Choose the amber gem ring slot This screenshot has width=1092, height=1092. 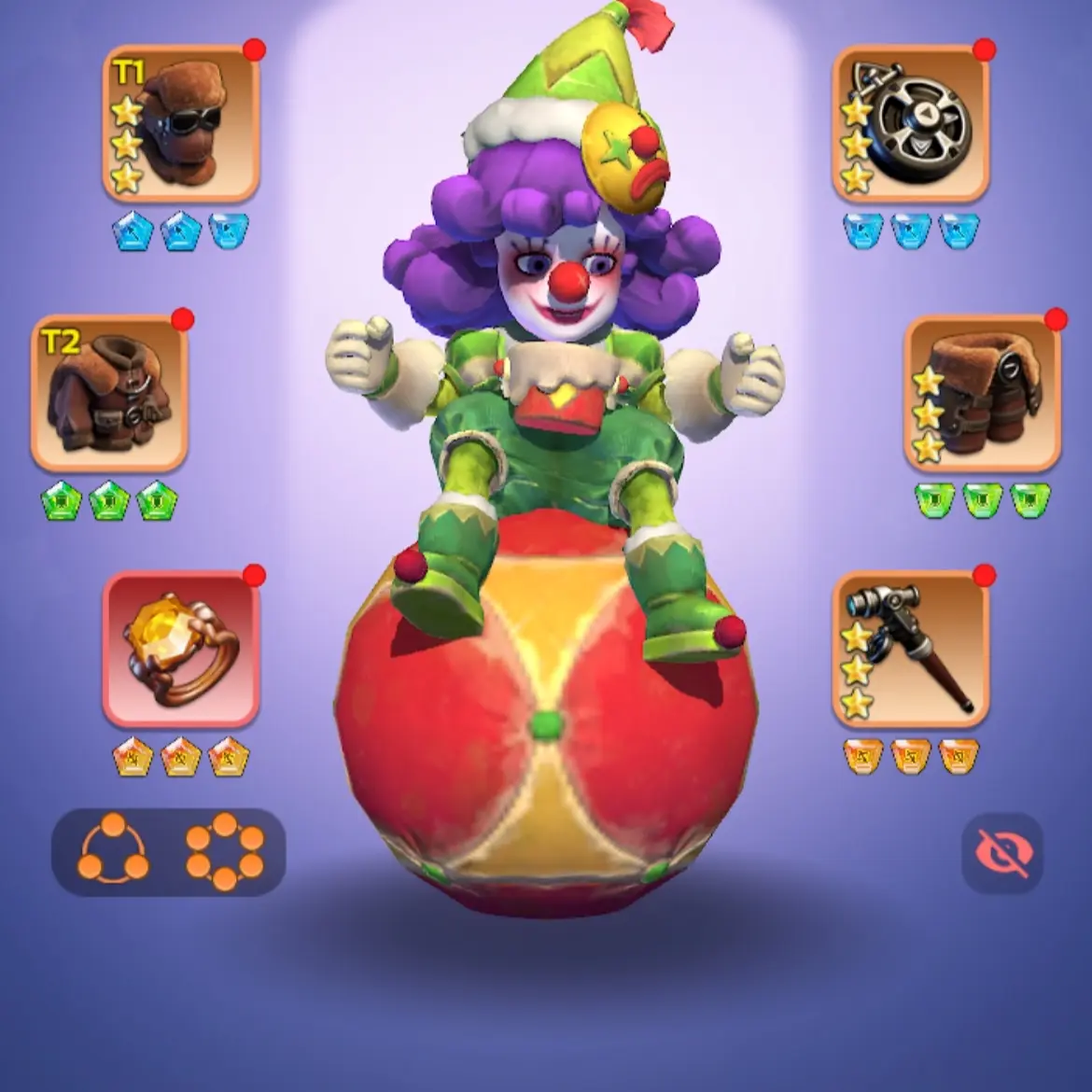(181, 651)
